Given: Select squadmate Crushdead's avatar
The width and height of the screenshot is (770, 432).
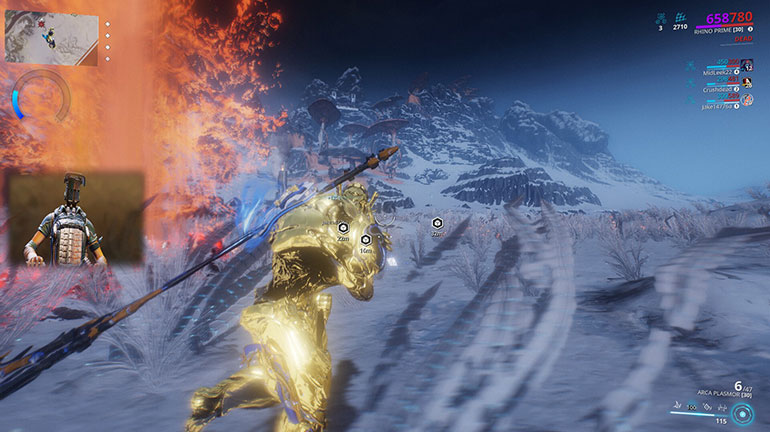Looking at the screenshot, I should tap(748, 81).
